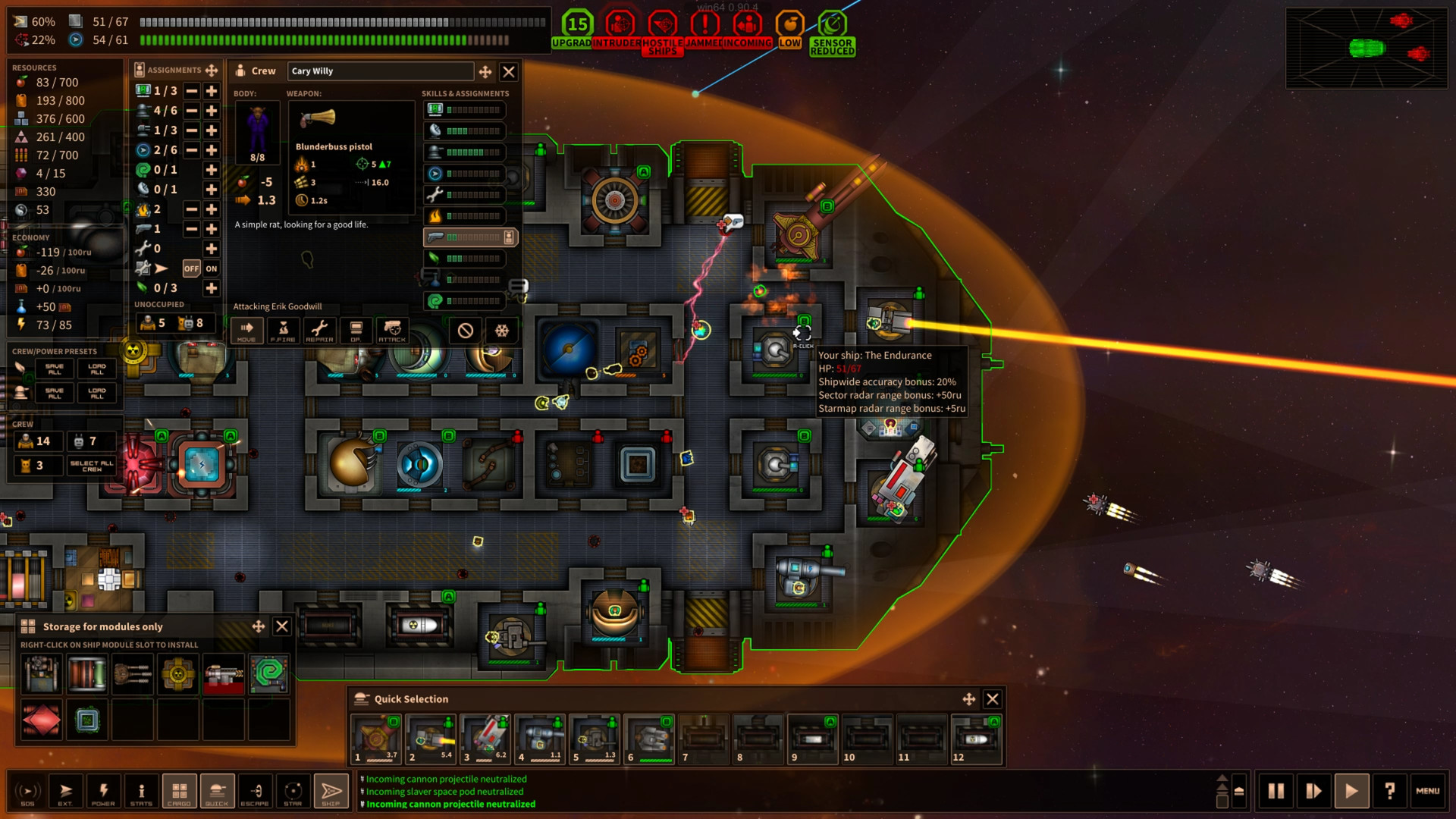
Task: Open the Ship overview panel
Action: click(x=331, y=791)
